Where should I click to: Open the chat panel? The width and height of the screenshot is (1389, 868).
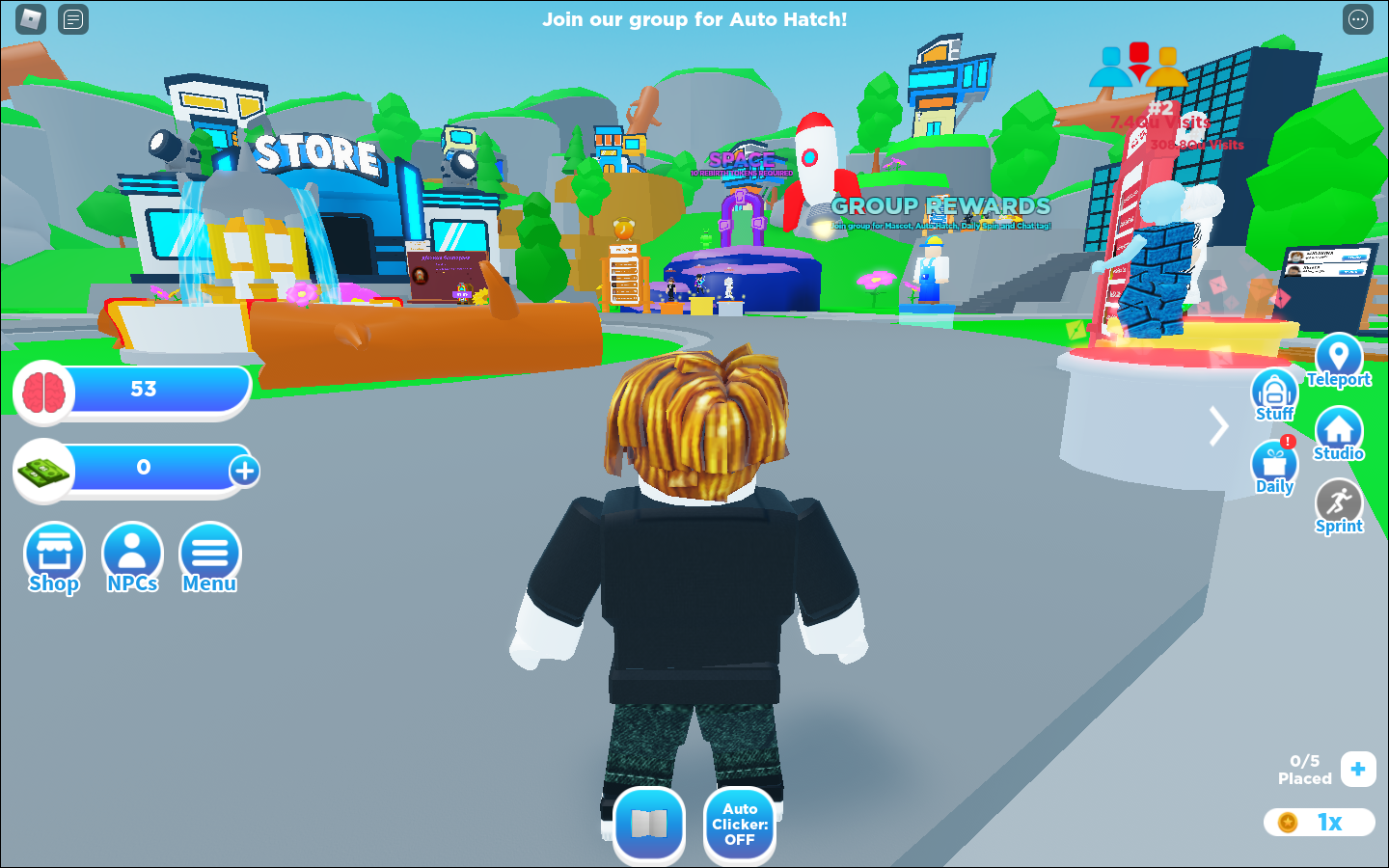click(72, 18)
